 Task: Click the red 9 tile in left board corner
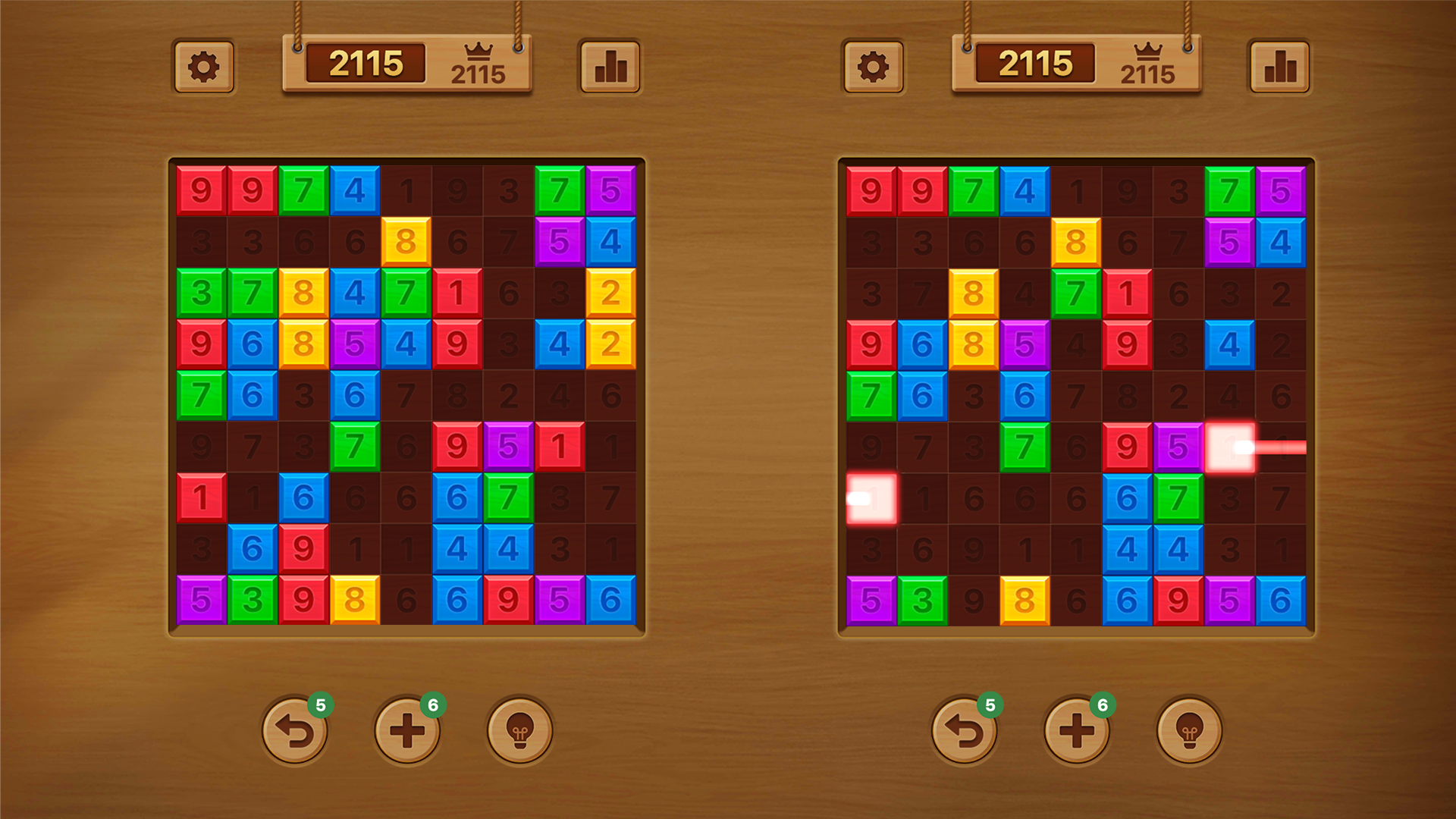pyautogui.click(x=201, y=190)
